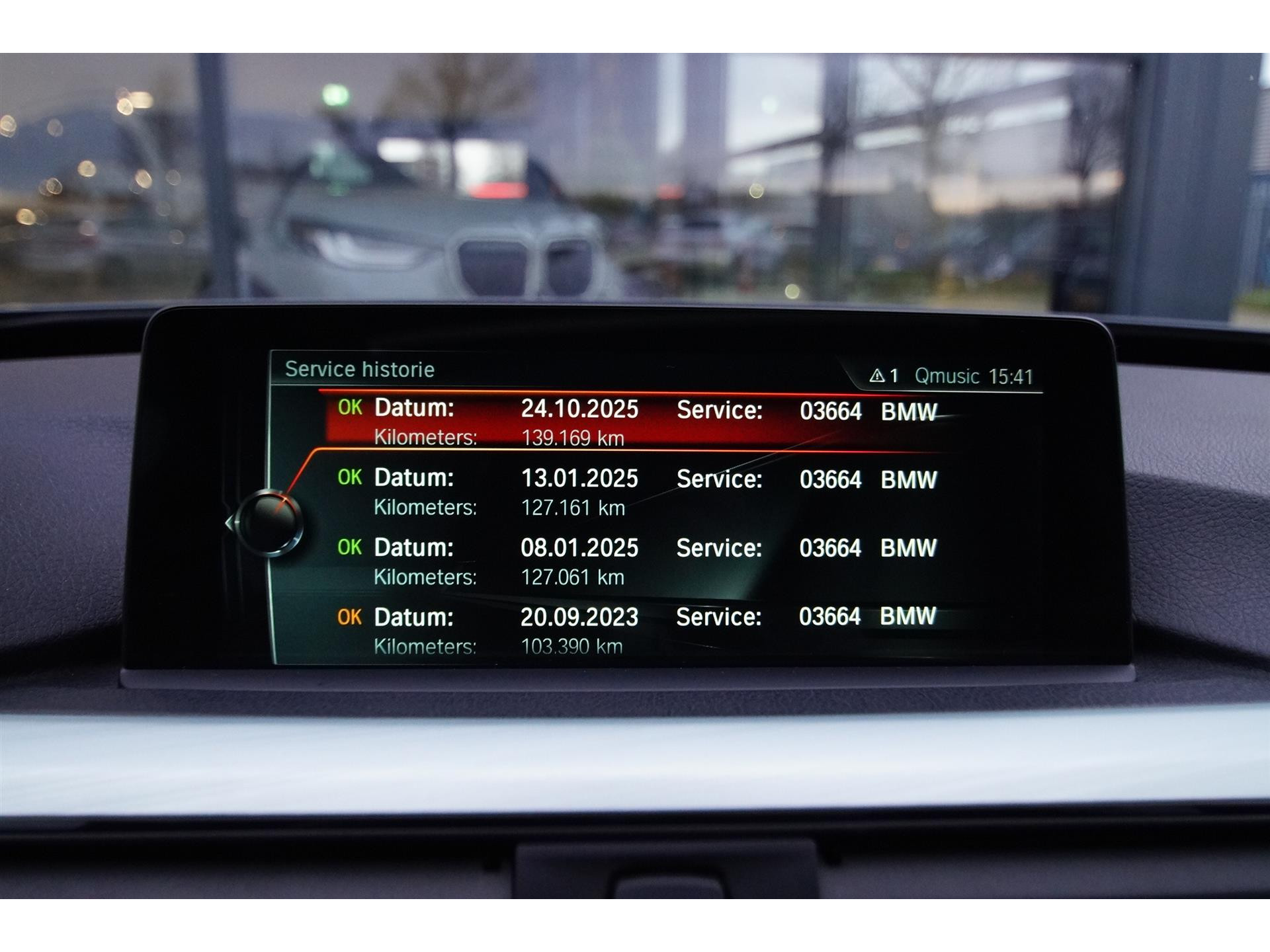This screenshot has height=952, width=1270.
Task: Open the 13.01.2025 service record
Action: (x=635, y=492)
